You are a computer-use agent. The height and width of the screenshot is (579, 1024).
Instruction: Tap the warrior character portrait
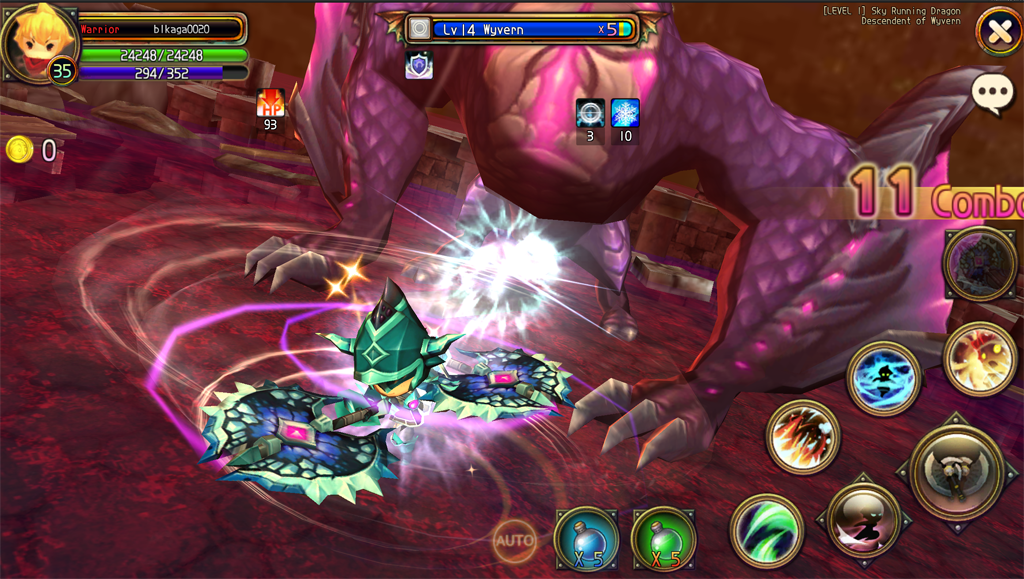point(38,40)
